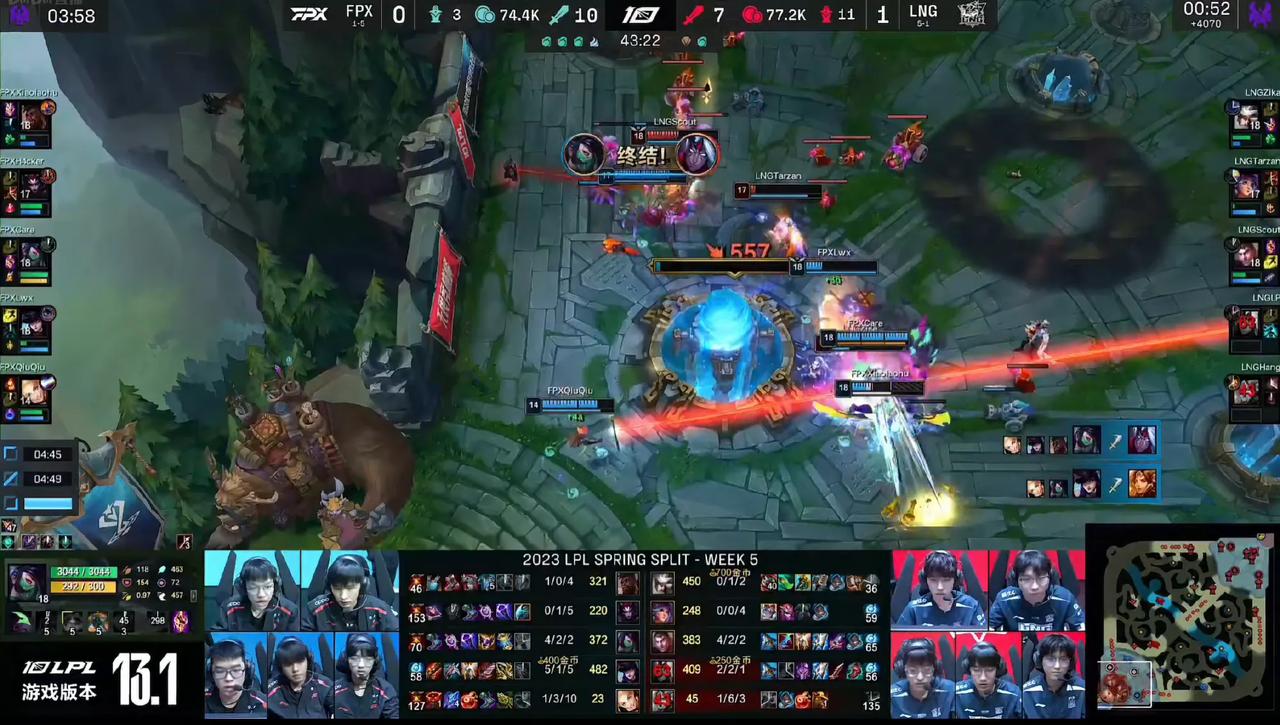Select FPX Care's champion portrait
The width and height of the screenshot is (1280, 725).
click(33, 254)
